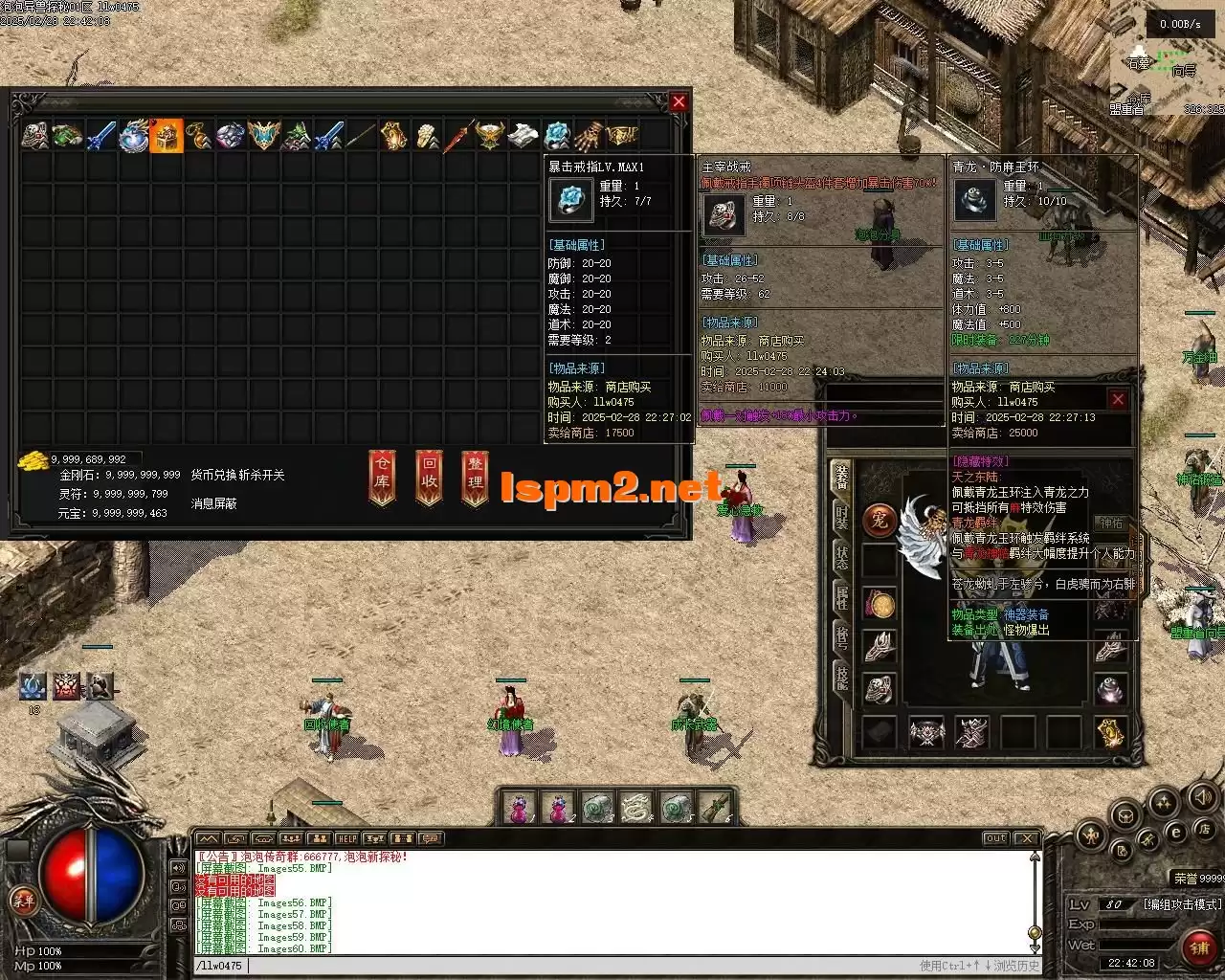Switch to the 属性 attributes tab
1225x980 pixels.
841,598
